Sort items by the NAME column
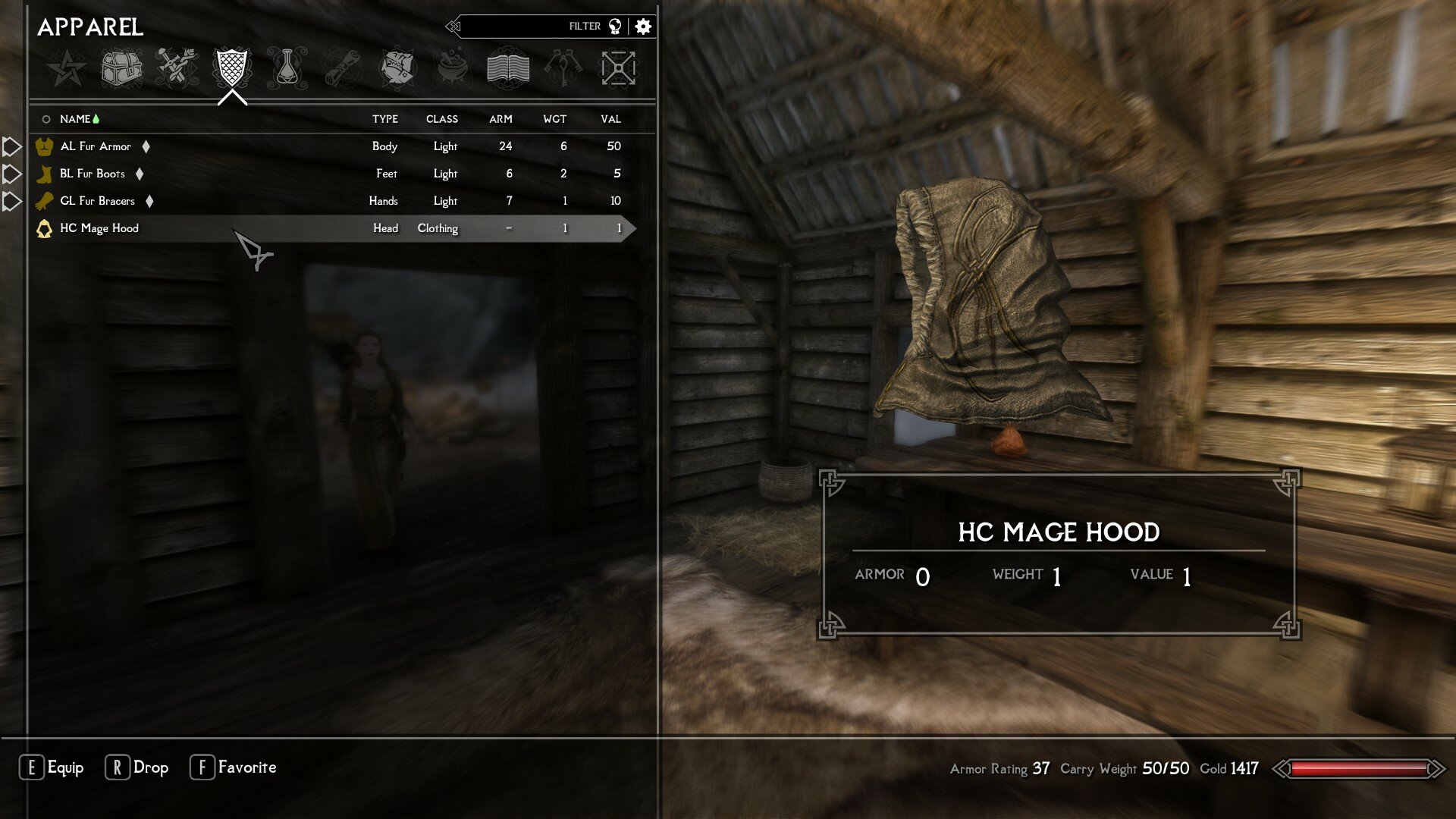Image resolution: width=1456 pixels, height=819 pixels. [x=74, y=119]
